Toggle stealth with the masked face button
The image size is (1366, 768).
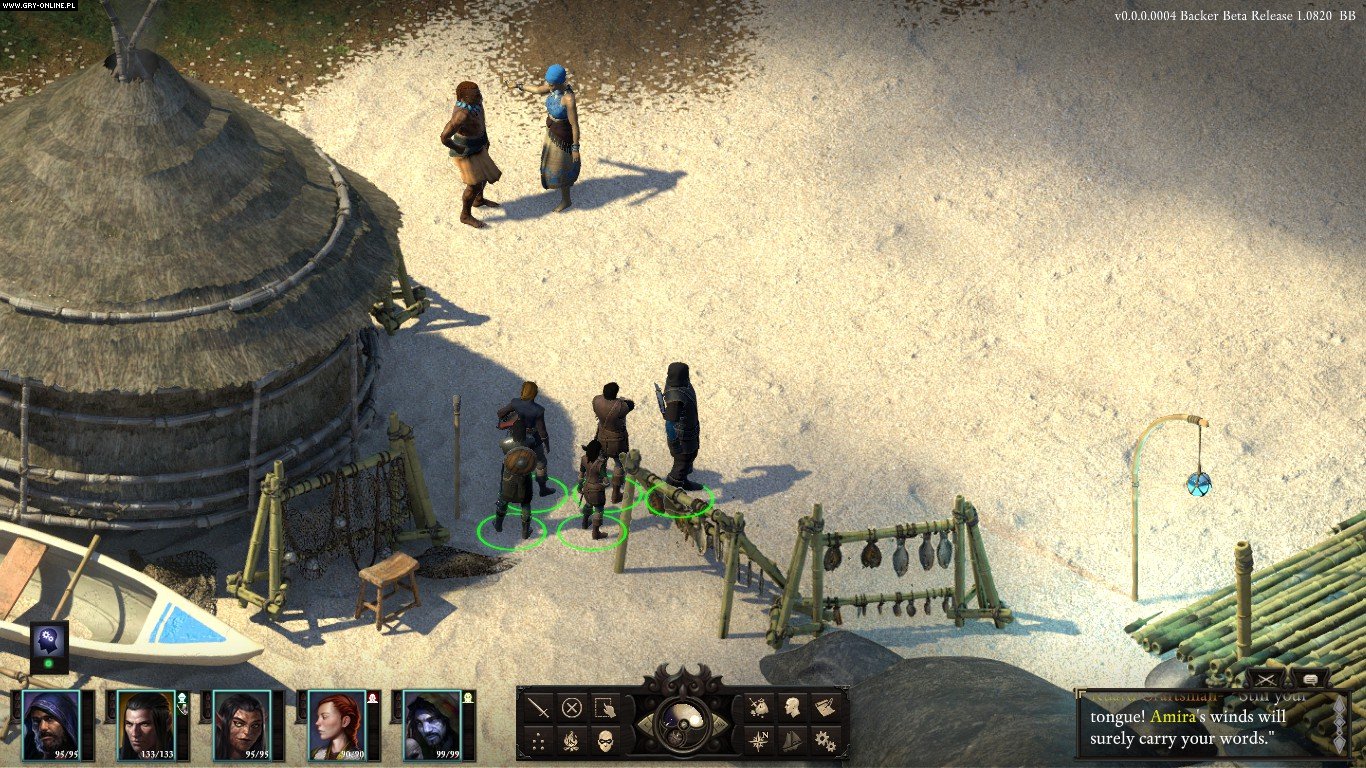pos(604,741)
